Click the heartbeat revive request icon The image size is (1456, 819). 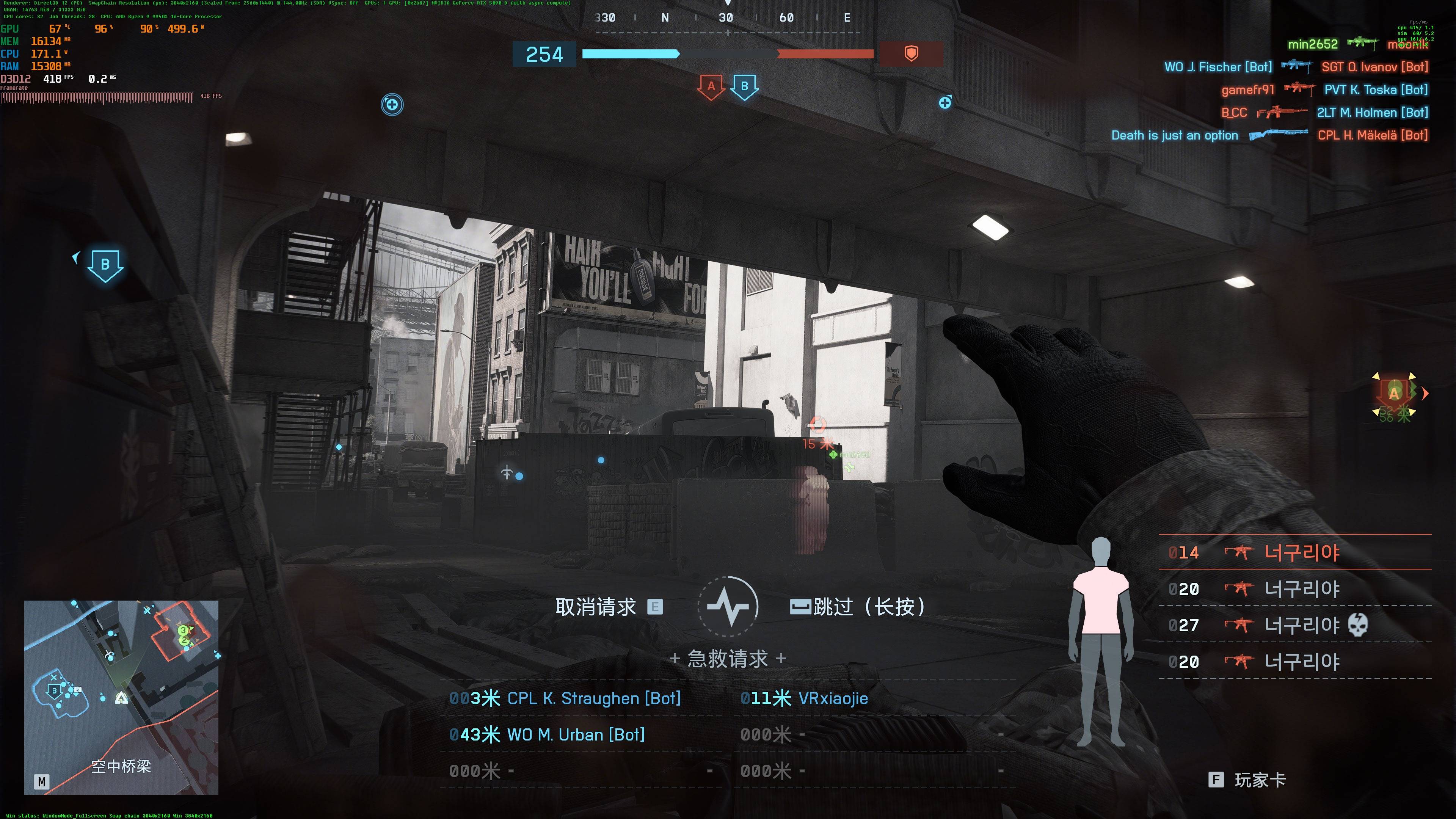pyautogui.click(x=728, y=607)
